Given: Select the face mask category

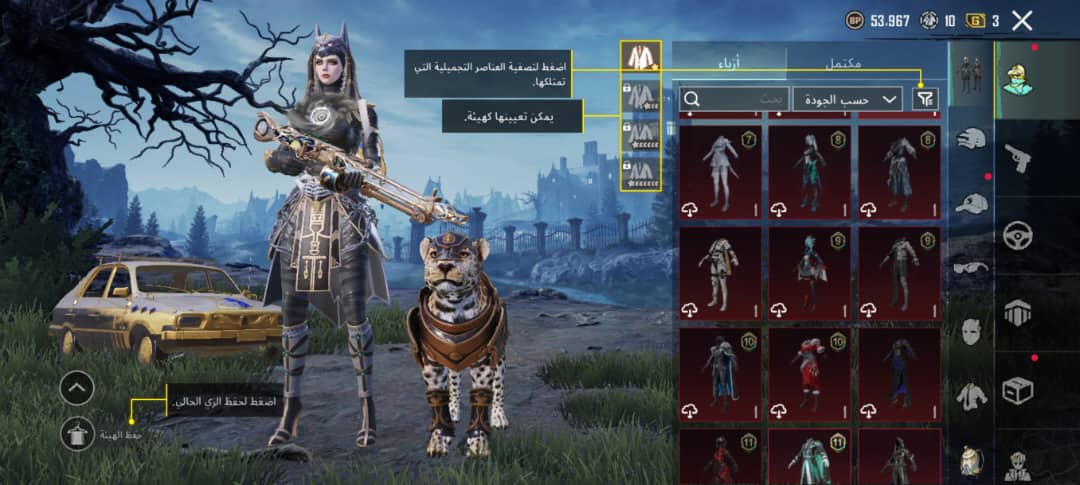Looking at the screenshot, I should (971, 331).
